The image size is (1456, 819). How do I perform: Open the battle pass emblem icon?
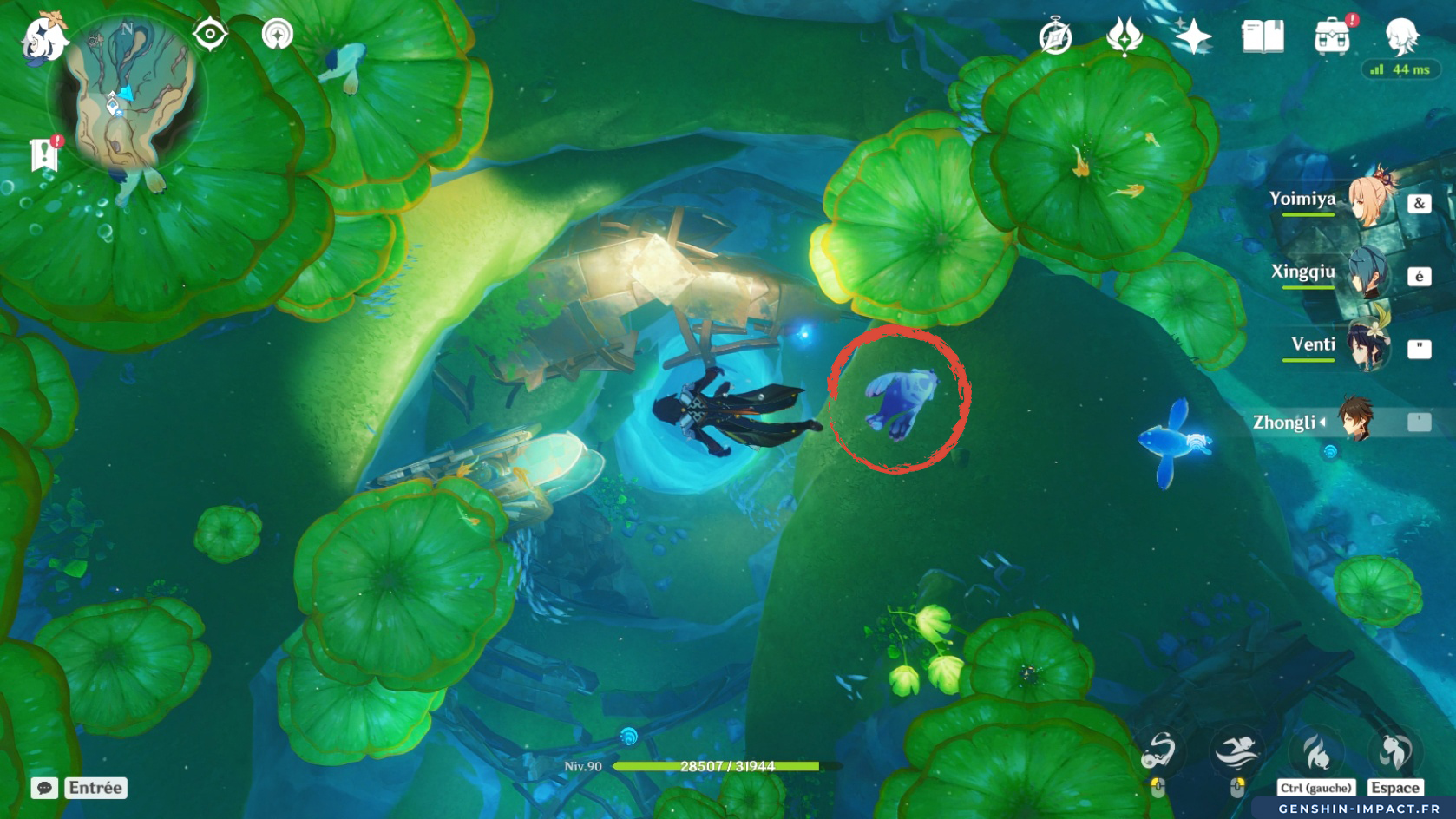(1125, 37)
